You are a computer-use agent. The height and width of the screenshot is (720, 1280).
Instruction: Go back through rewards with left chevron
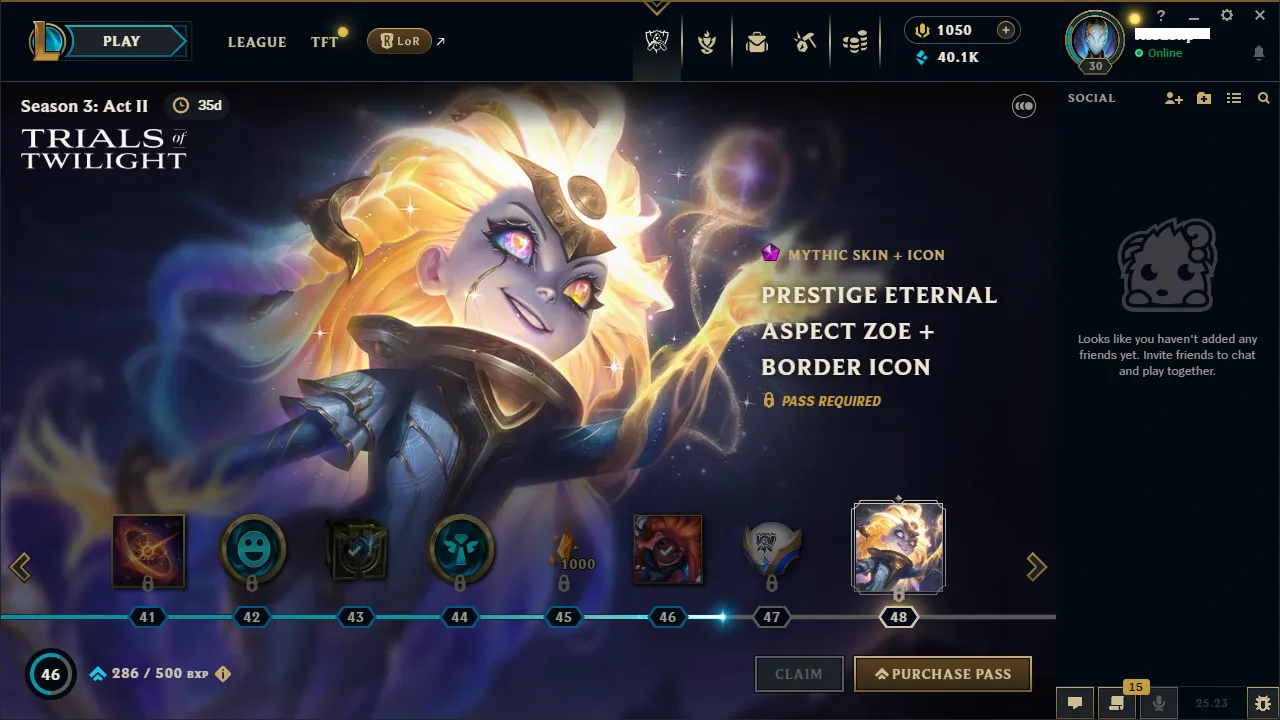[21, 567]
